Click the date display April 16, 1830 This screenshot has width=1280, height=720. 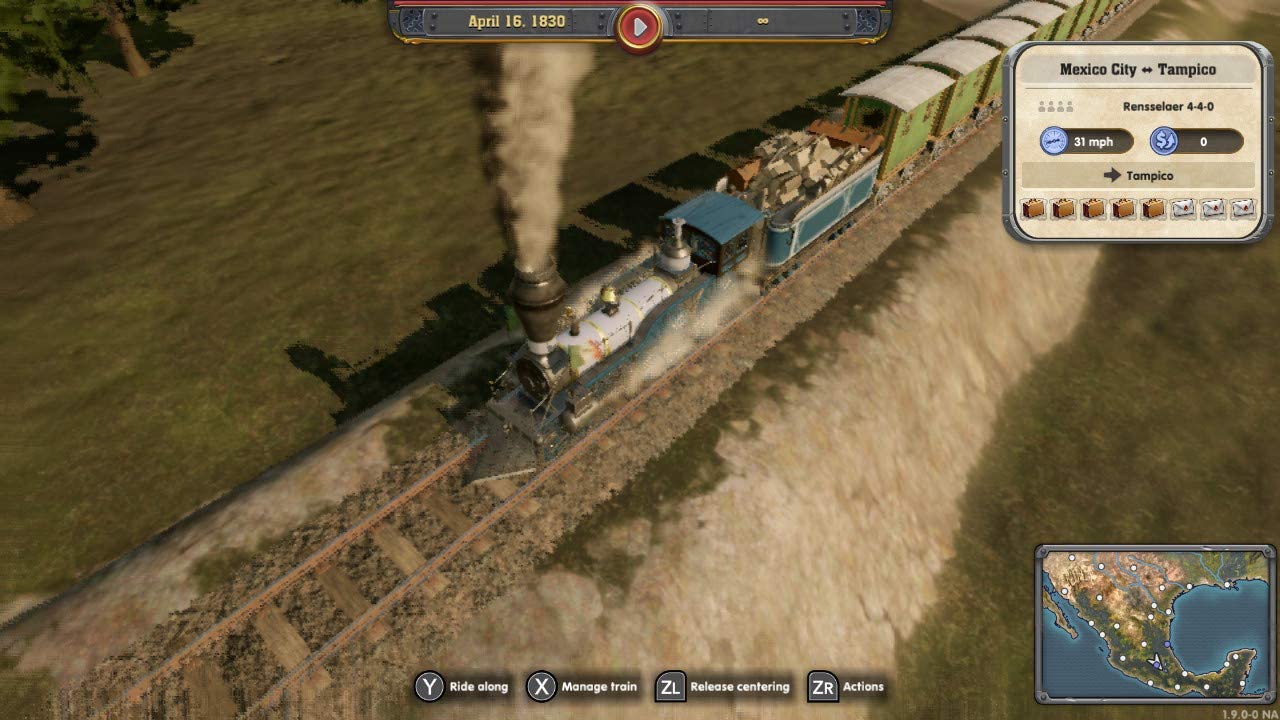pos(516,20)
